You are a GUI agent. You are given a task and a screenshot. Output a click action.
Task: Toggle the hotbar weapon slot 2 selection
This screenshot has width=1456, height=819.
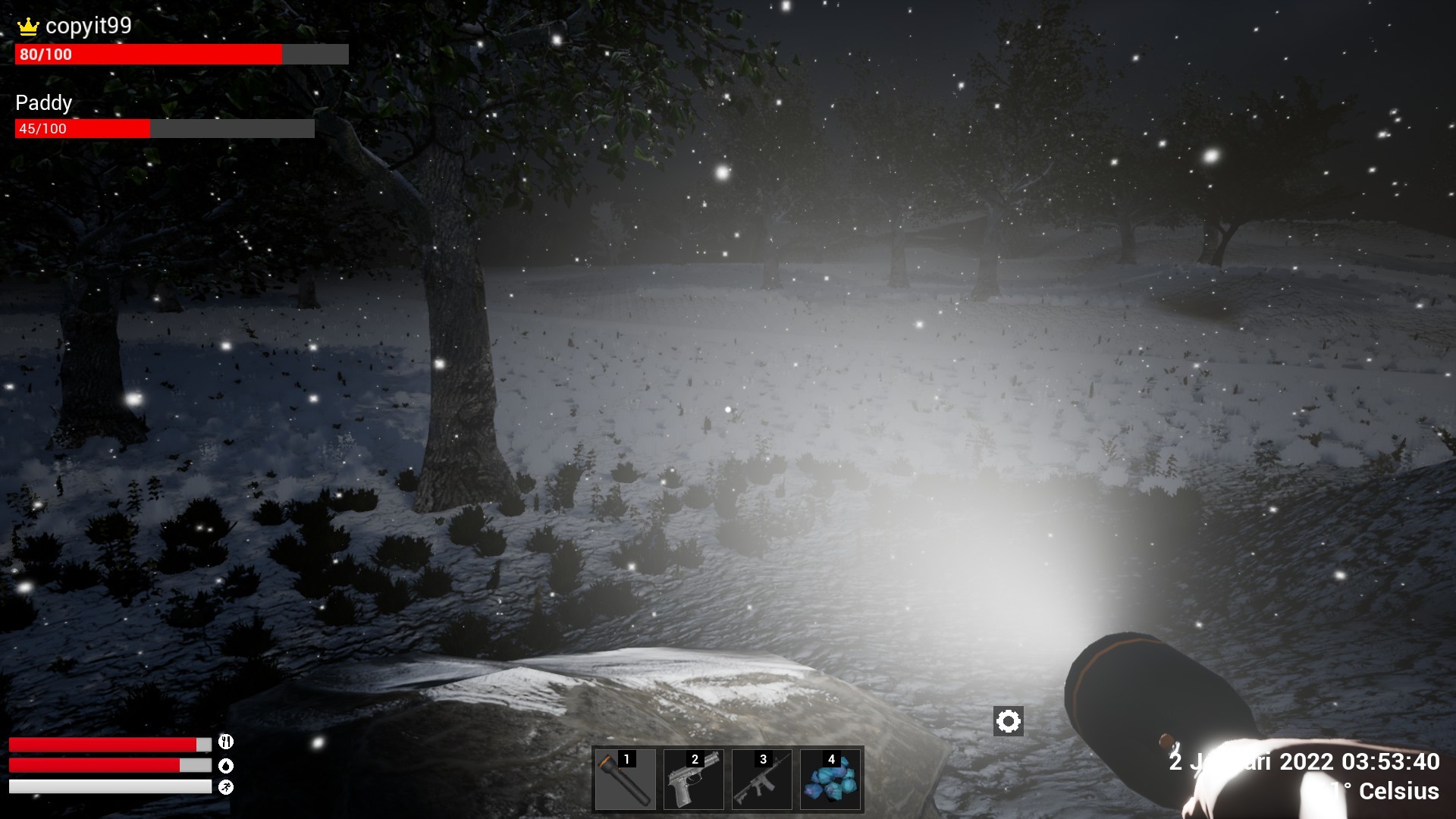point(692,779)
